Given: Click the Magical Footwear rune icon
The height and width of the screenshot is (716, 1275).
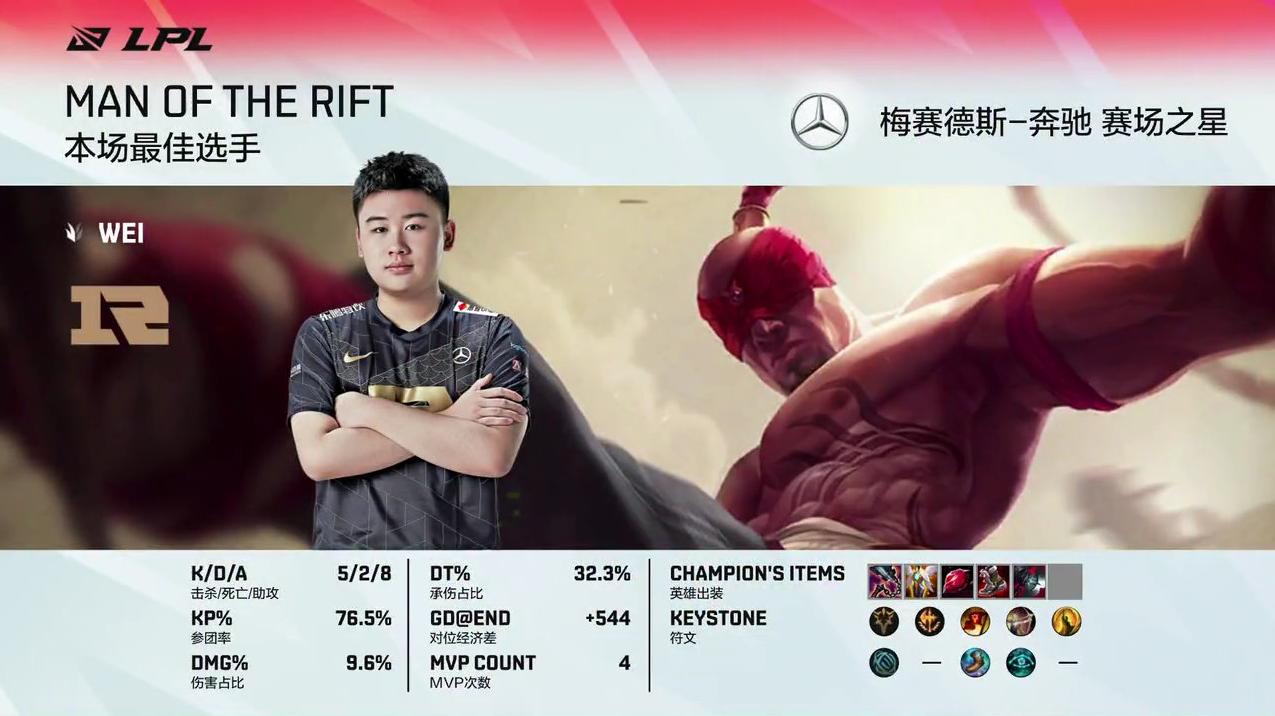Looking at the screenshot, I should pyautogui.click(x=975, y=662).
